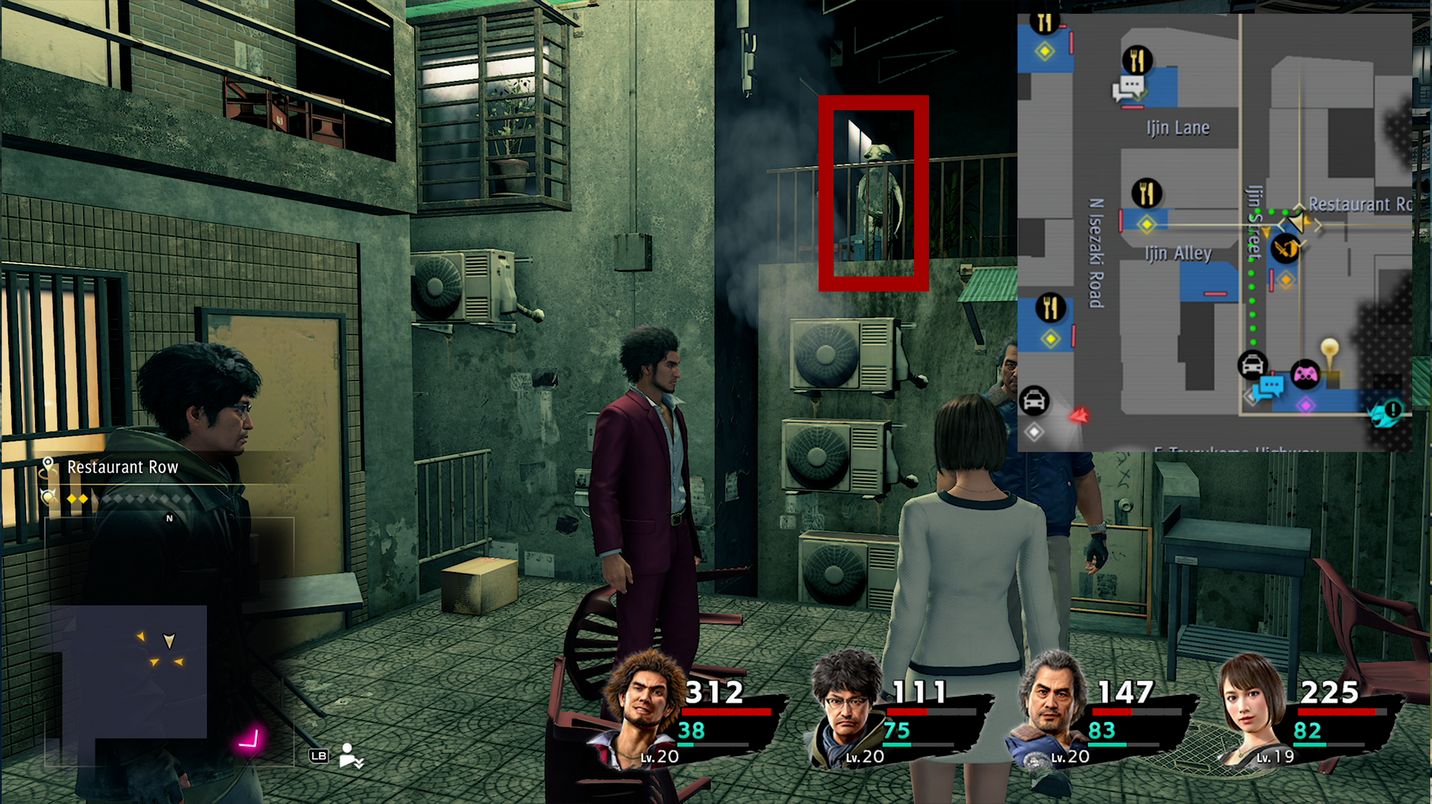Click the streetlight bulb icon on the map
The image size is (1432, 804).
(1328, 346)
